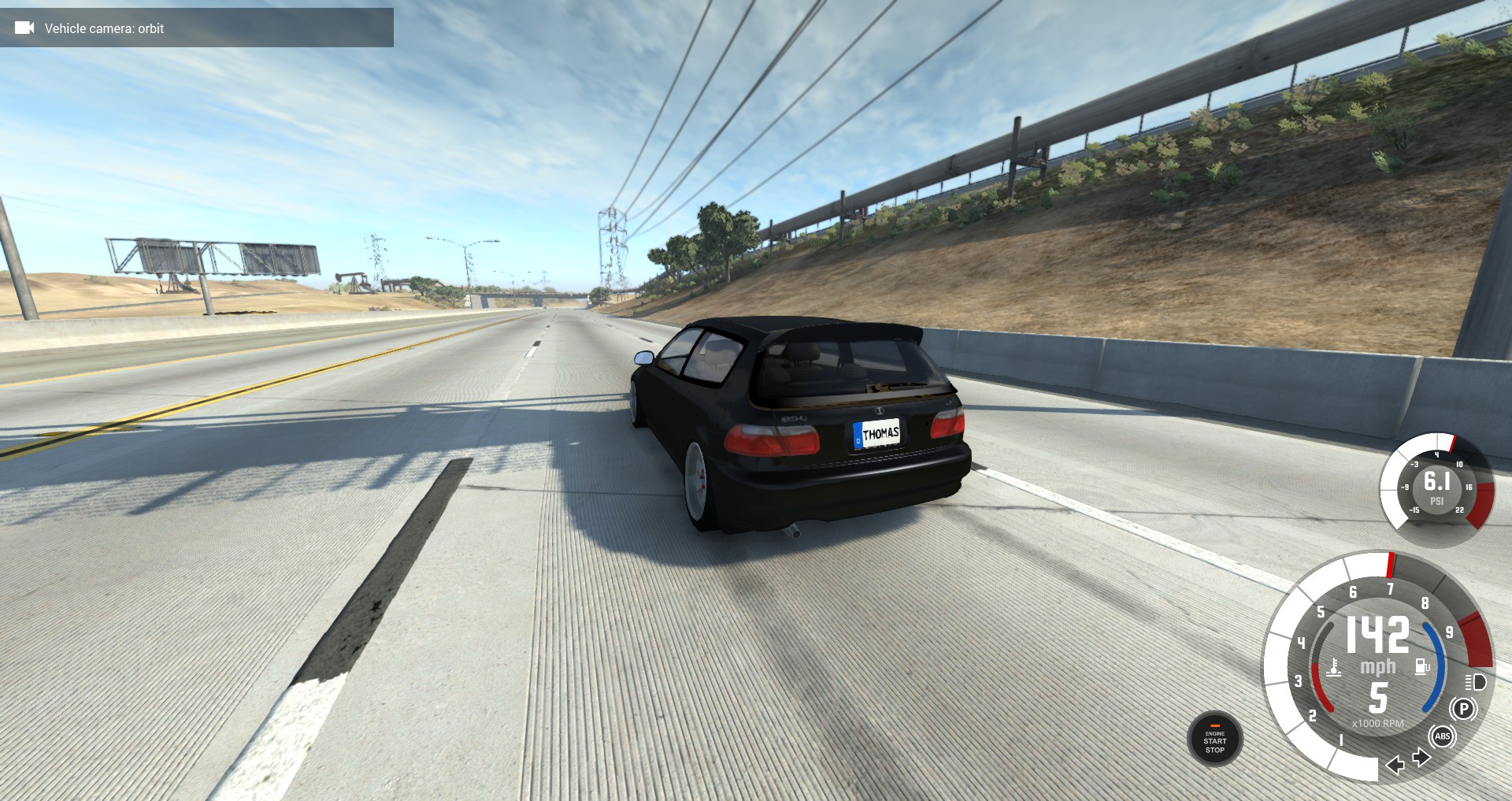Click the parking brake indicator
This screenshot has width=1512, height=801.
pos(1463,709)
